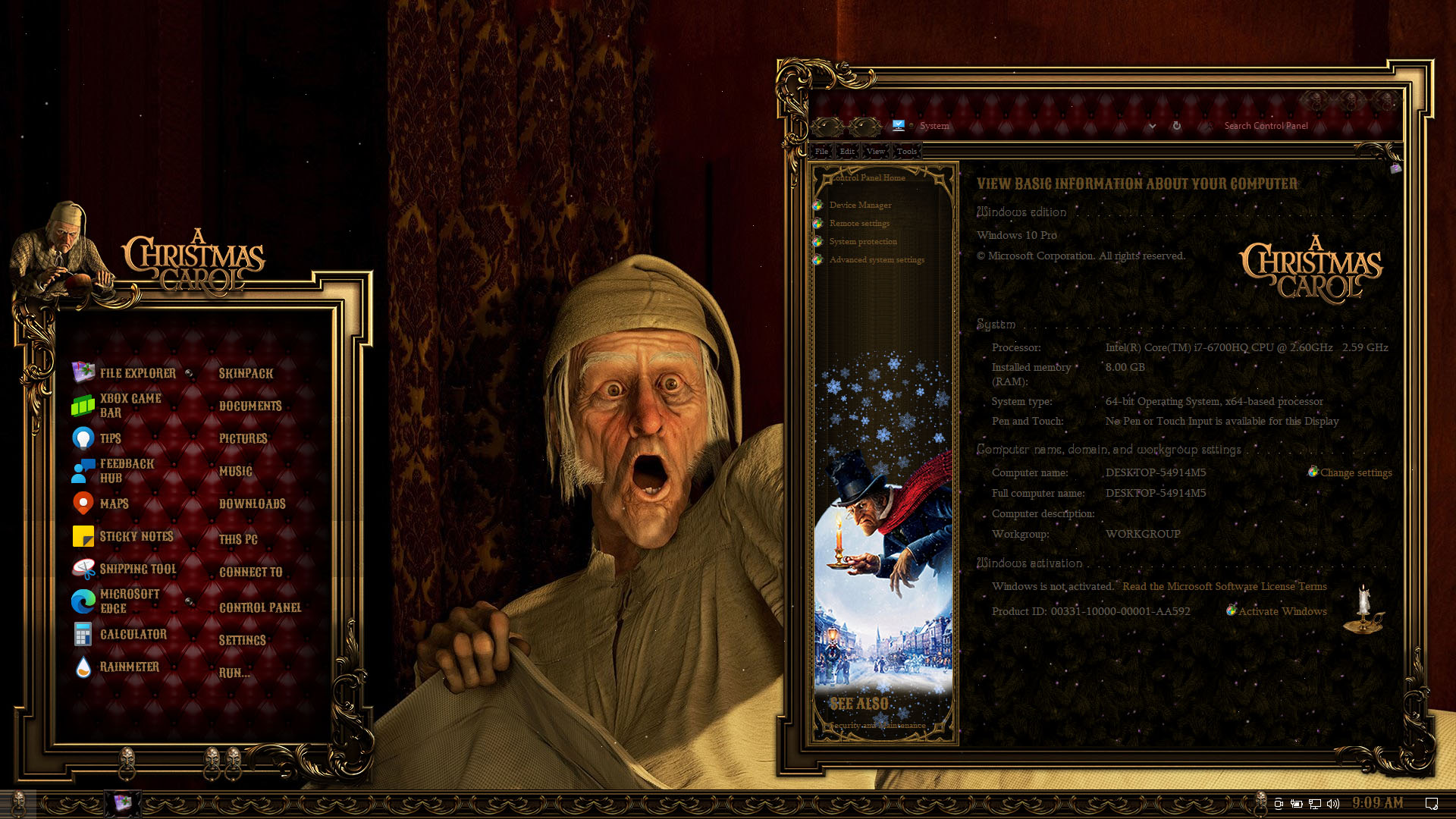The width and height of the screenshot is (1456, 819).
Task: Launch the Maps app
Action: pos(114,504)
